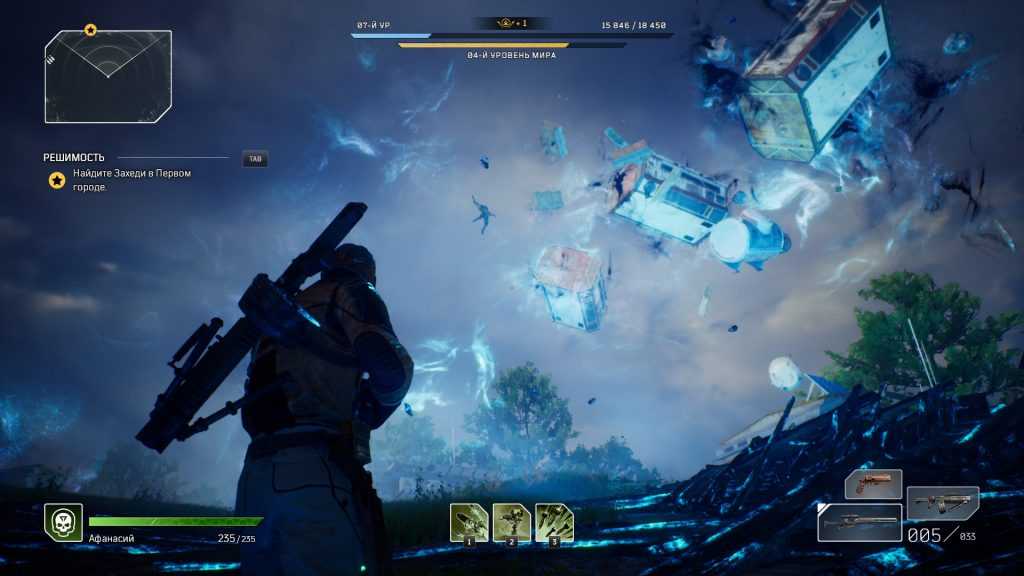
Task: Trigger the rocket barrage skill in slot three
Action: (x=554, y=522)
